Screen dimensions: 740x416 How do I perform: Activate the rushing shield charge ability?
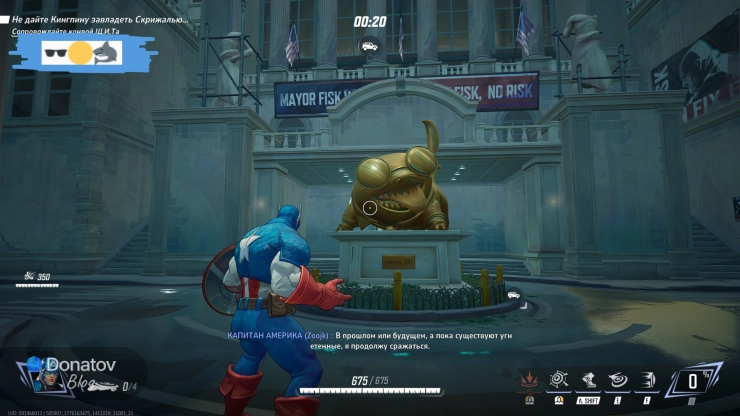[x=648, y=380]
